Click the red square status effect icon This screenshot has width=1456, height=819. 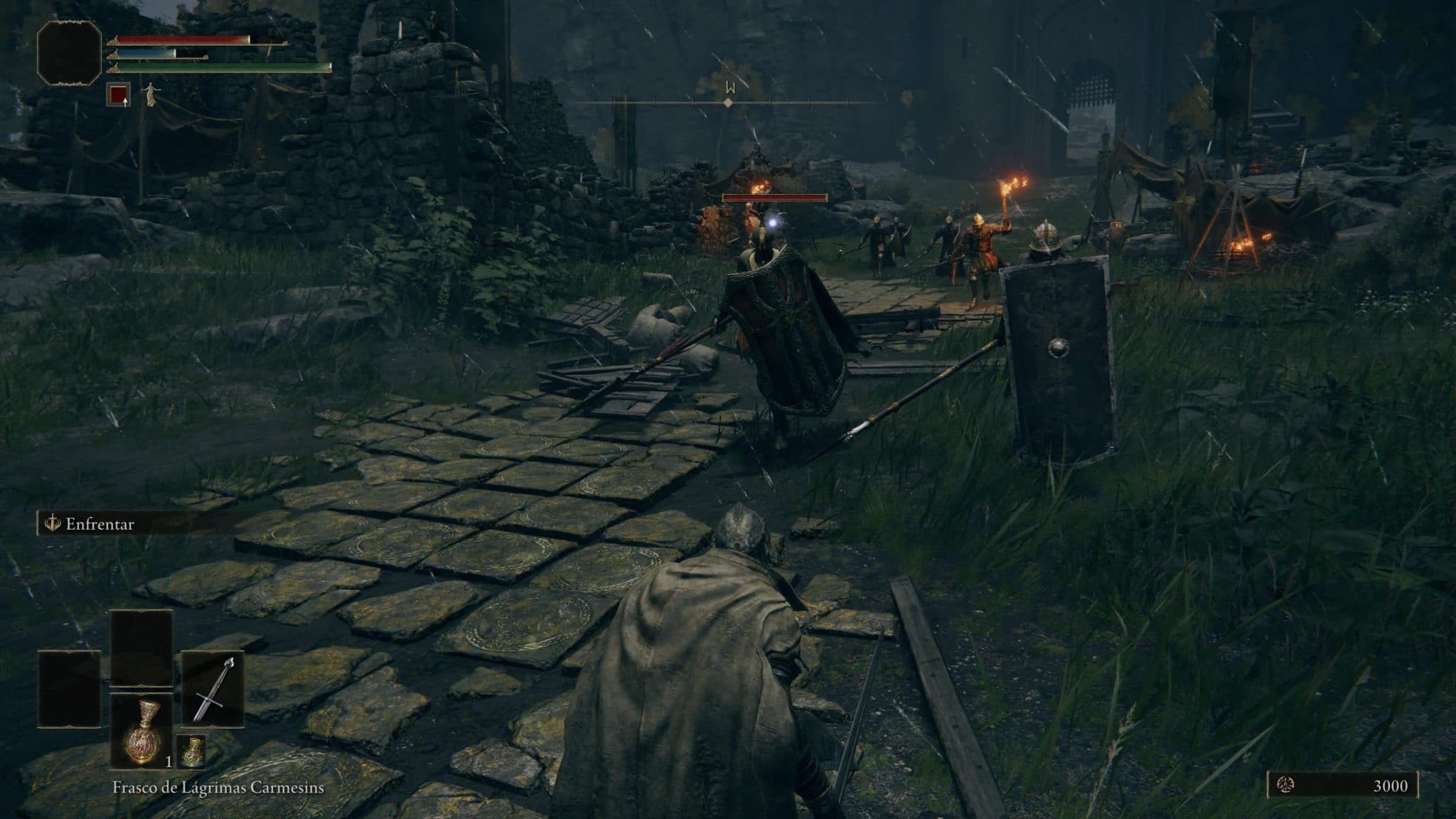[119, 95]
